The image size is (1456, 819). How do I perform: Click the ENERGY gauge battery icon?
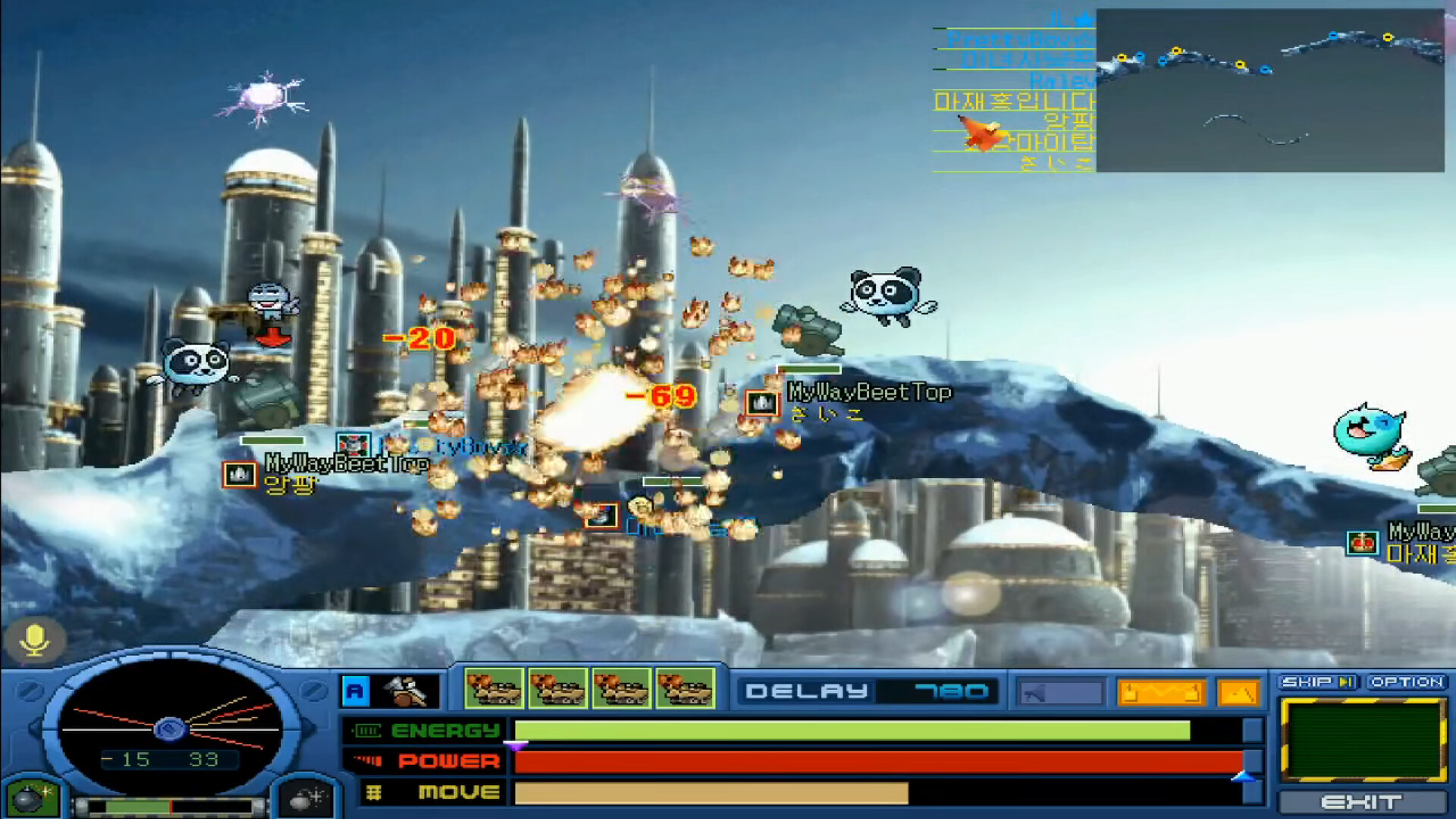pos(369,730)
